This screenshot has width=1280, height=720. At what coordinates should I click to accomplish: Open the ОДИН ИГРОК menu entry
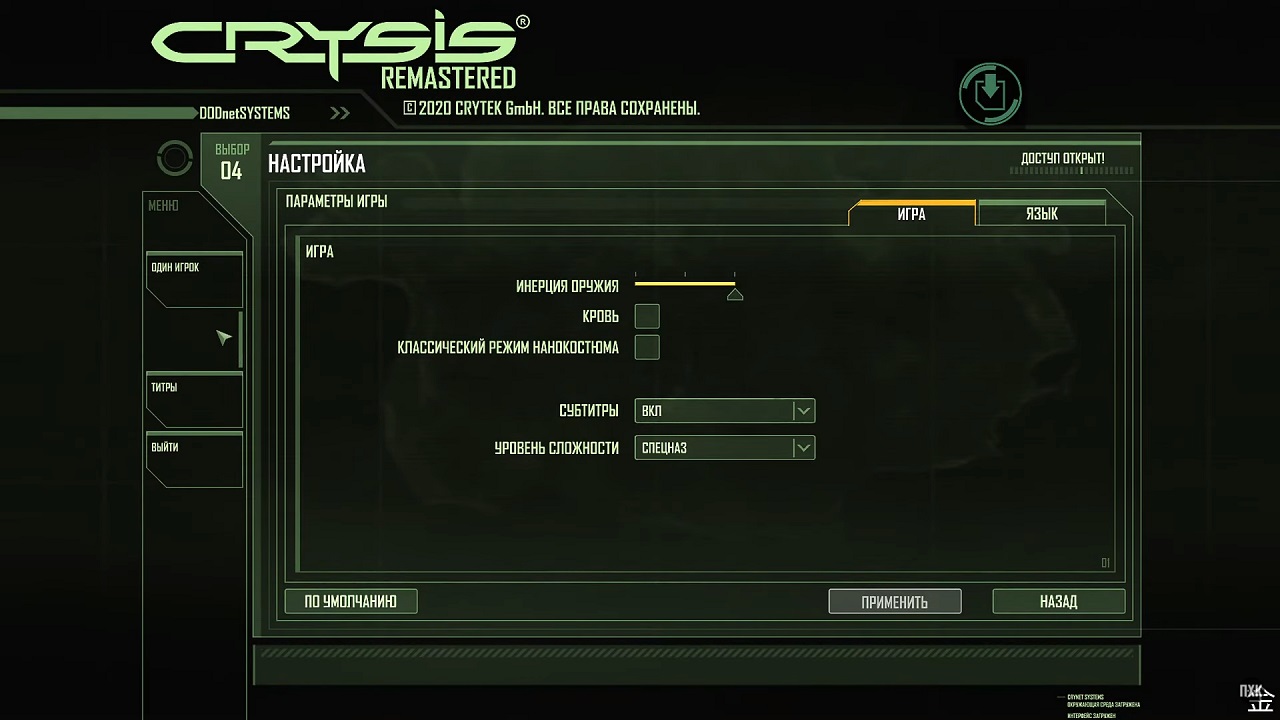click(194, 278)
